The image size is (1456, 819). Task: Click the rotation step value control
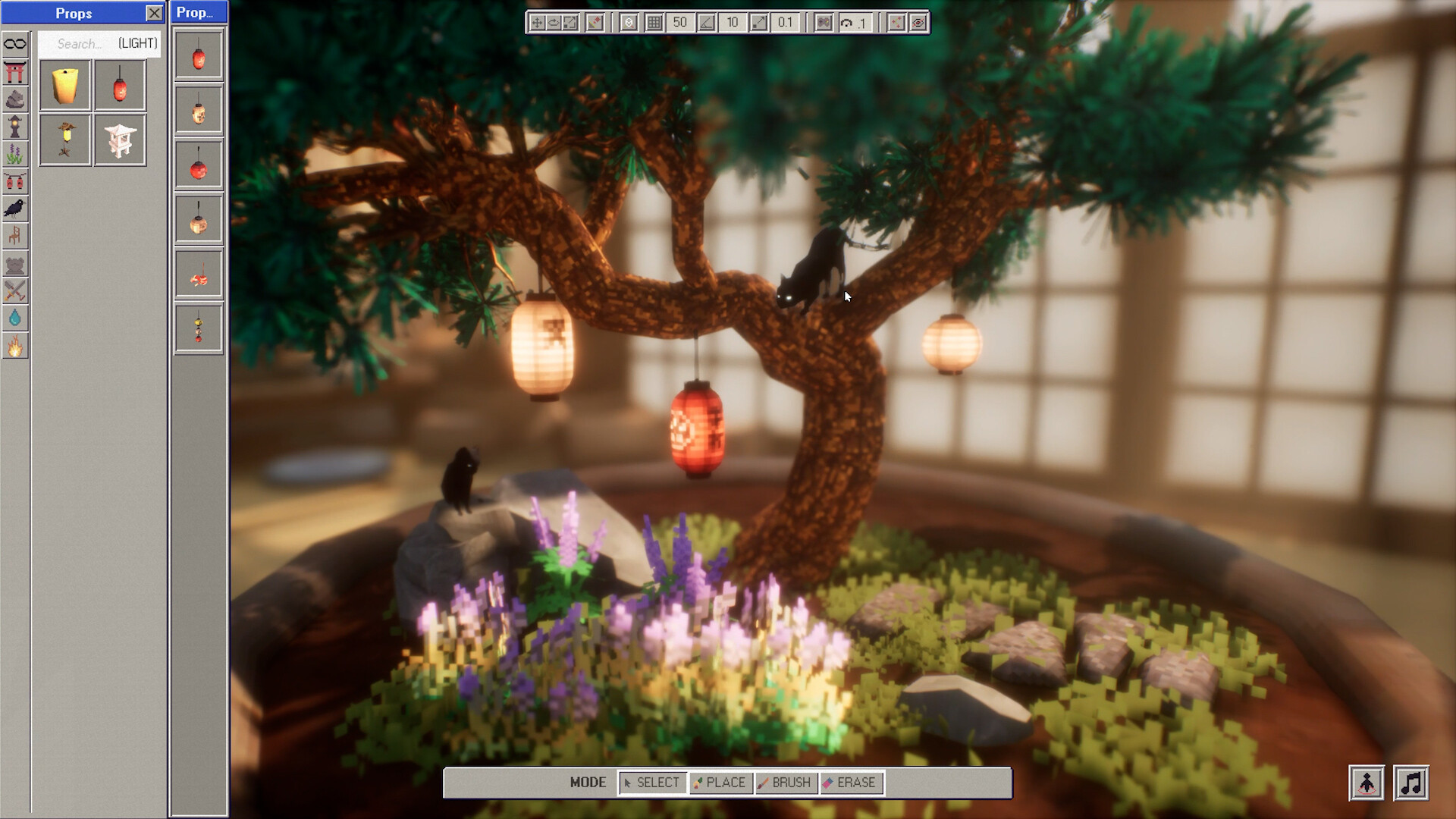click(855, 24)
